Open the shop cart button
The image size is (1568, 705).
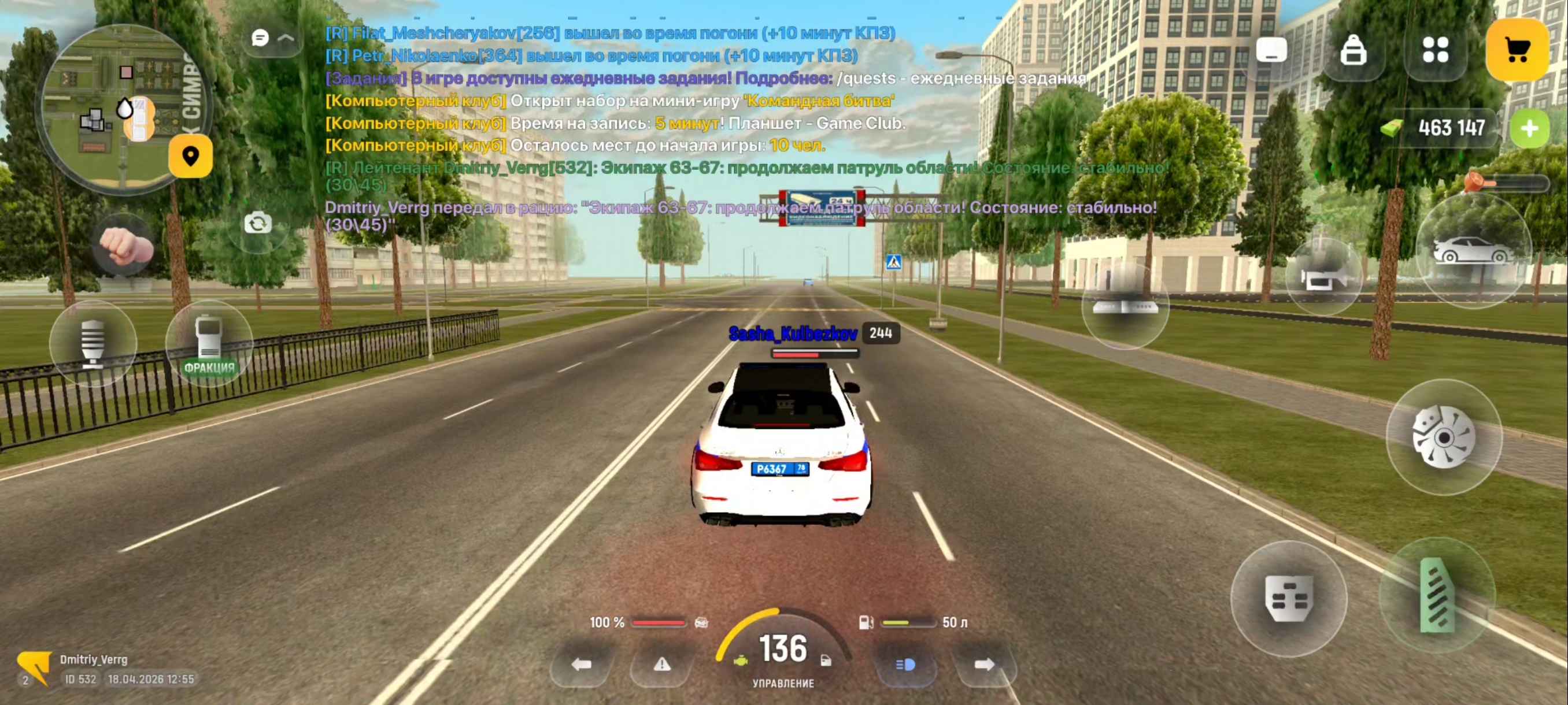coord(1517,50)
